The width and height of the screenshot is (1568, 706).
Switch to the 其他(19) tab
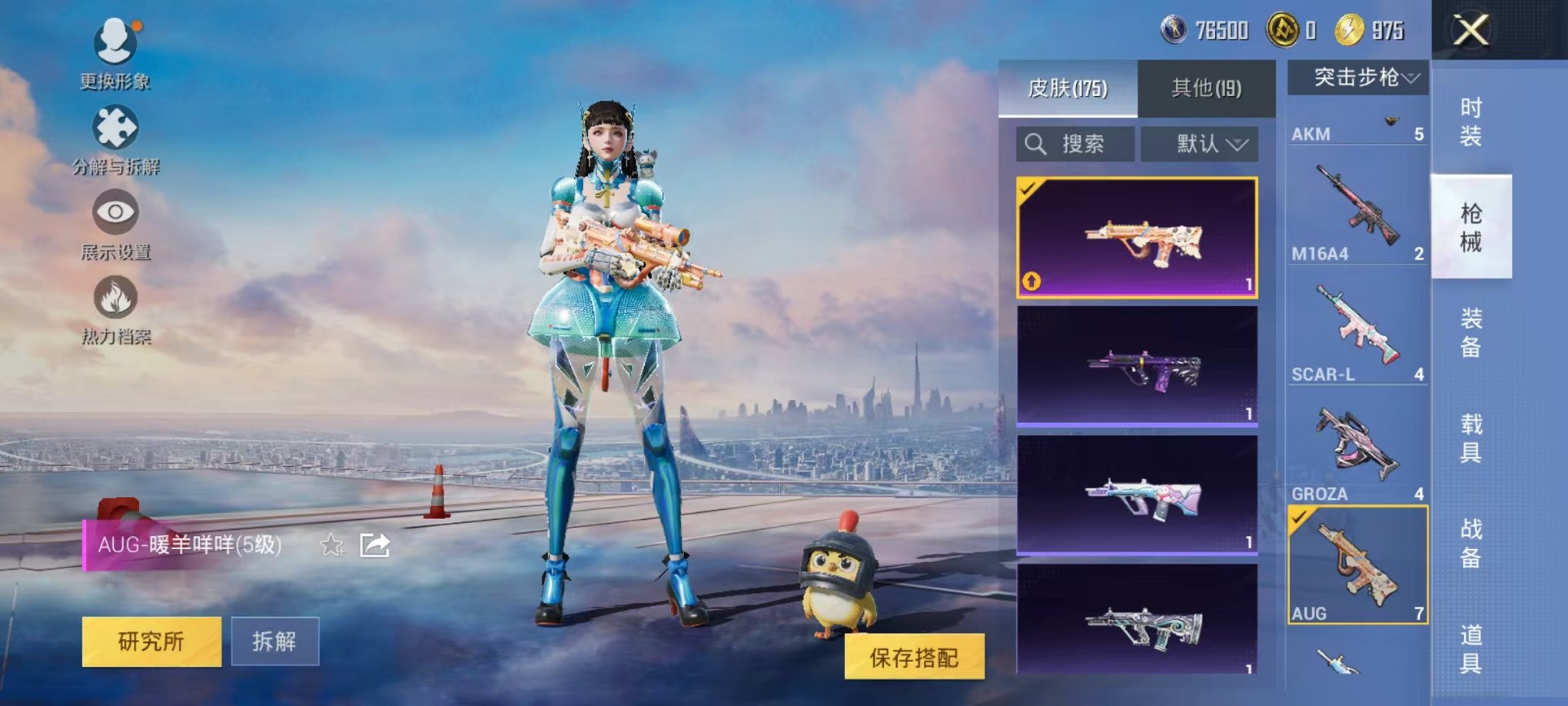pyautogui.click(x=1207, y=87)
